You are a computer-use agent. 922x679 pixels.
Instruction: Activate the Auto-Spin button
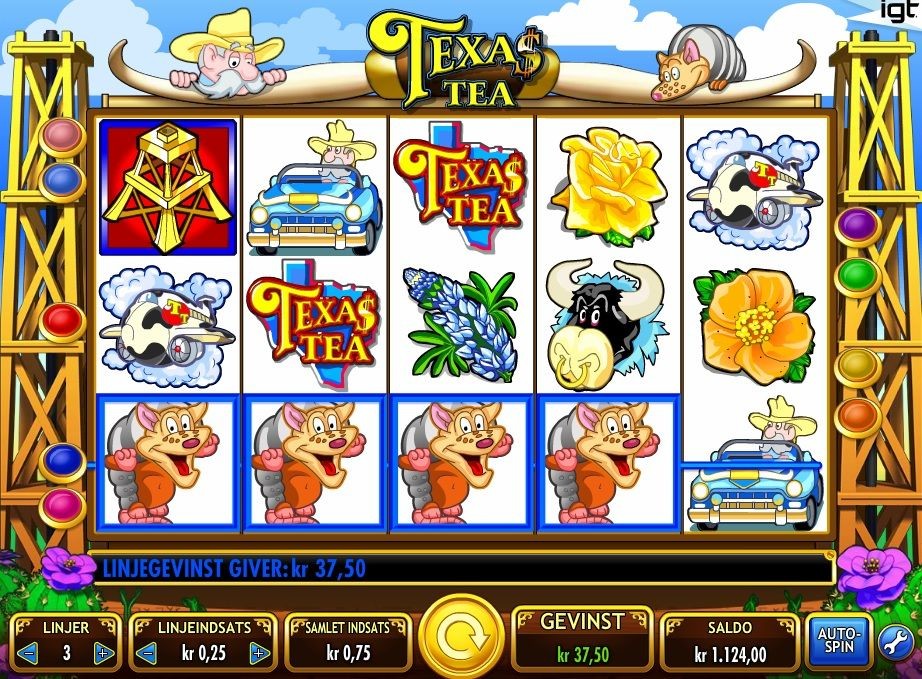[x=835, y=642]
